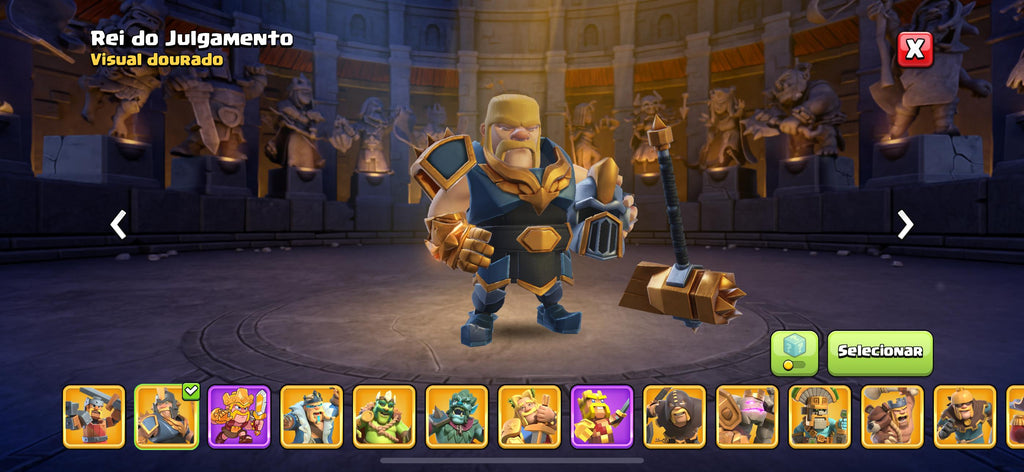This screenshot has height=472, width=1024.
Task: Toggle the random skin cube switch
Action: pos(794,352)
